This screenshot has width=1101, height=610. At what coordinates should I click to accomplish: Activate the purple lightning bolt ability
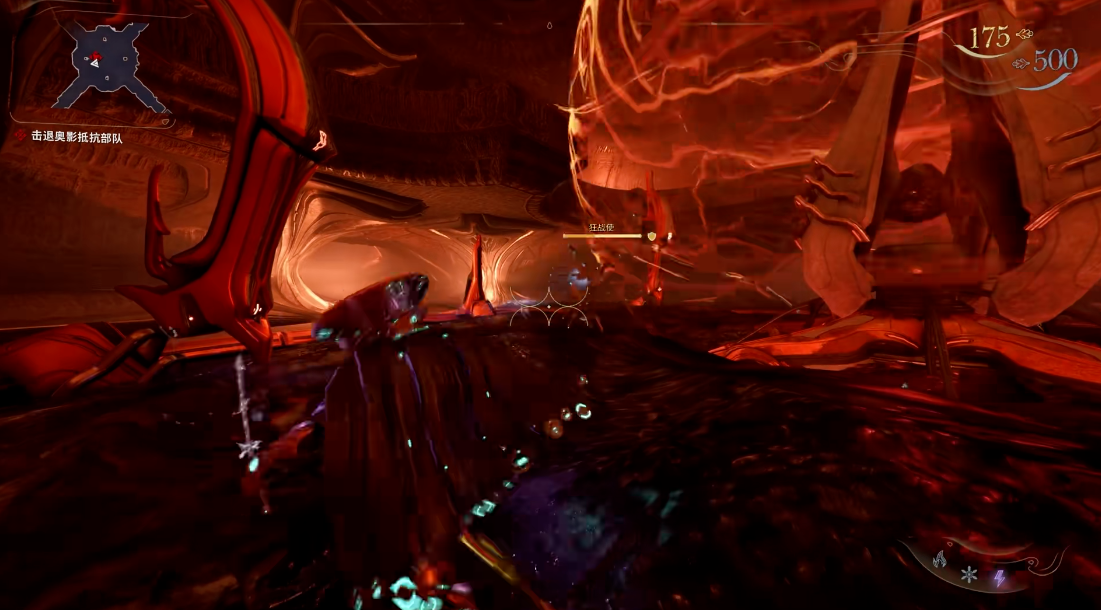coord(999,578)
